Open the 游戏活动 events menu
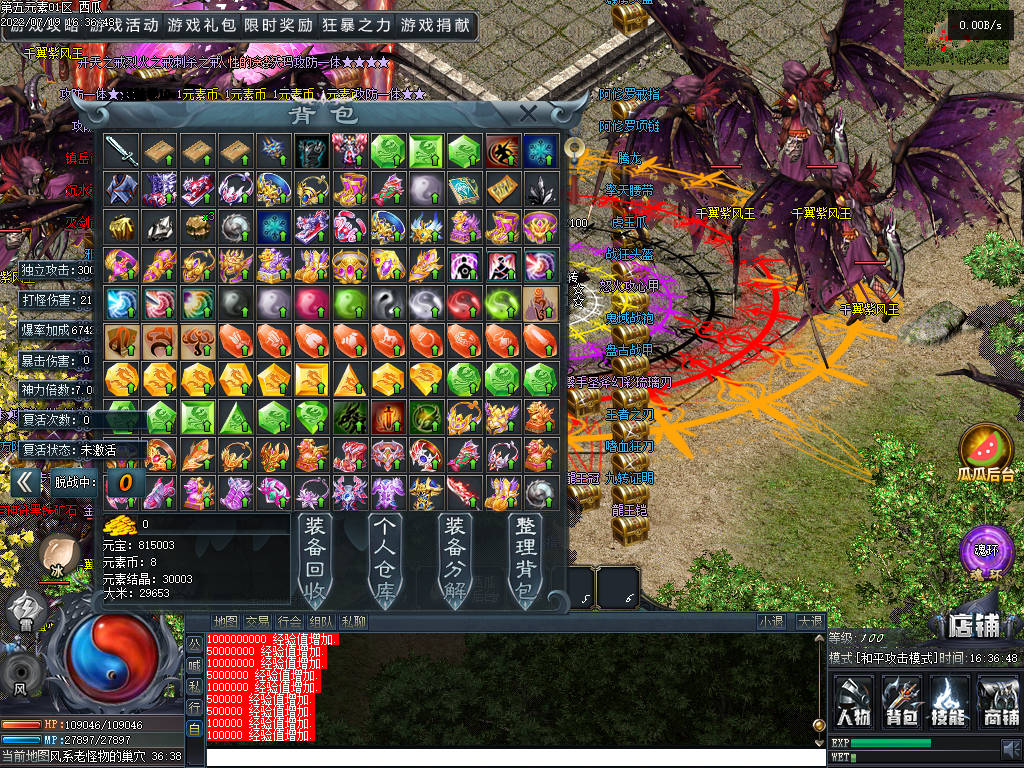Screen dimensions: 1024x768 (122, 25)
